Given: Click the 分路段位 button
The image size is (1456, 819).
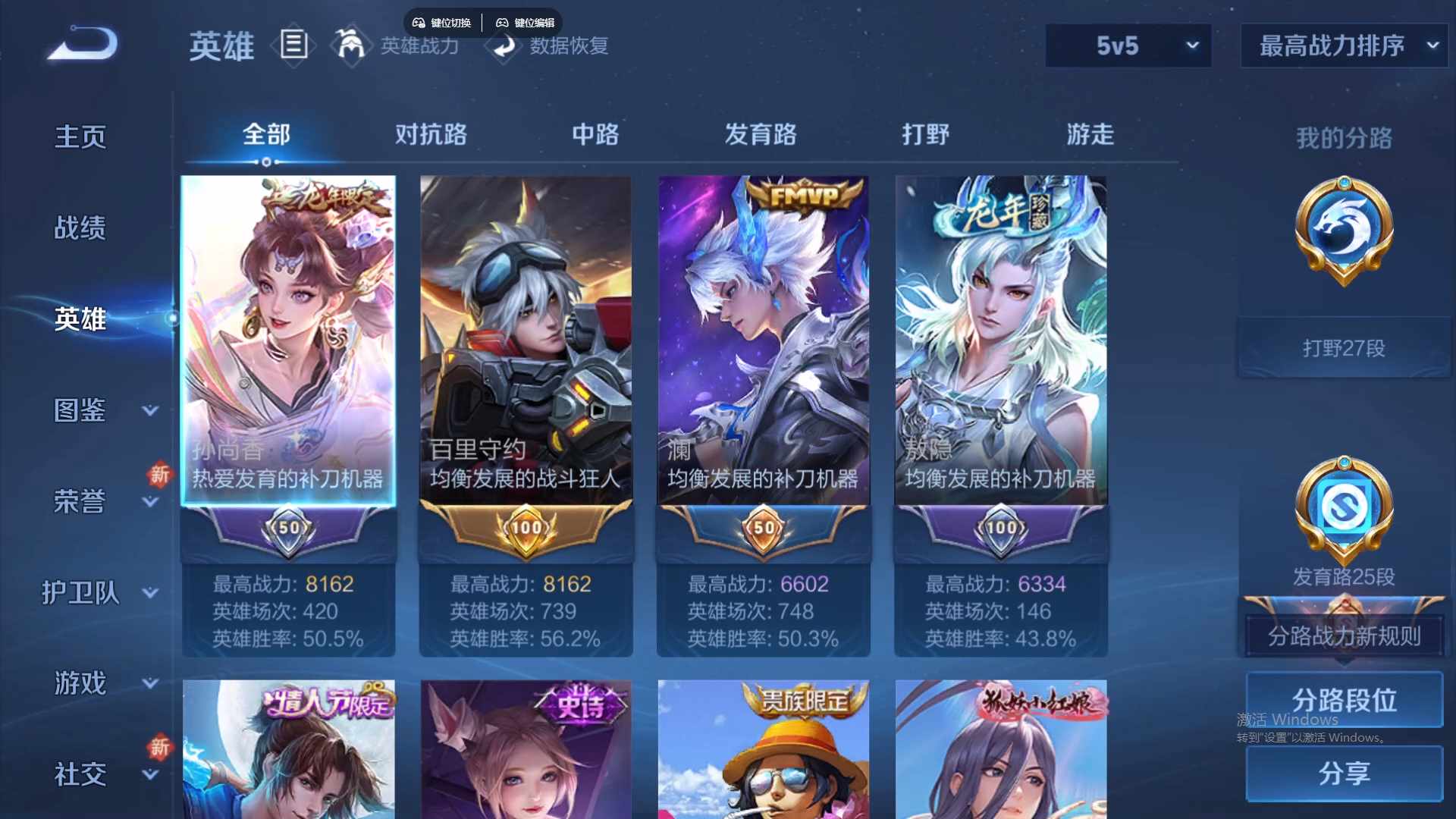Looking at the screenshot, I should (1343, 699).
